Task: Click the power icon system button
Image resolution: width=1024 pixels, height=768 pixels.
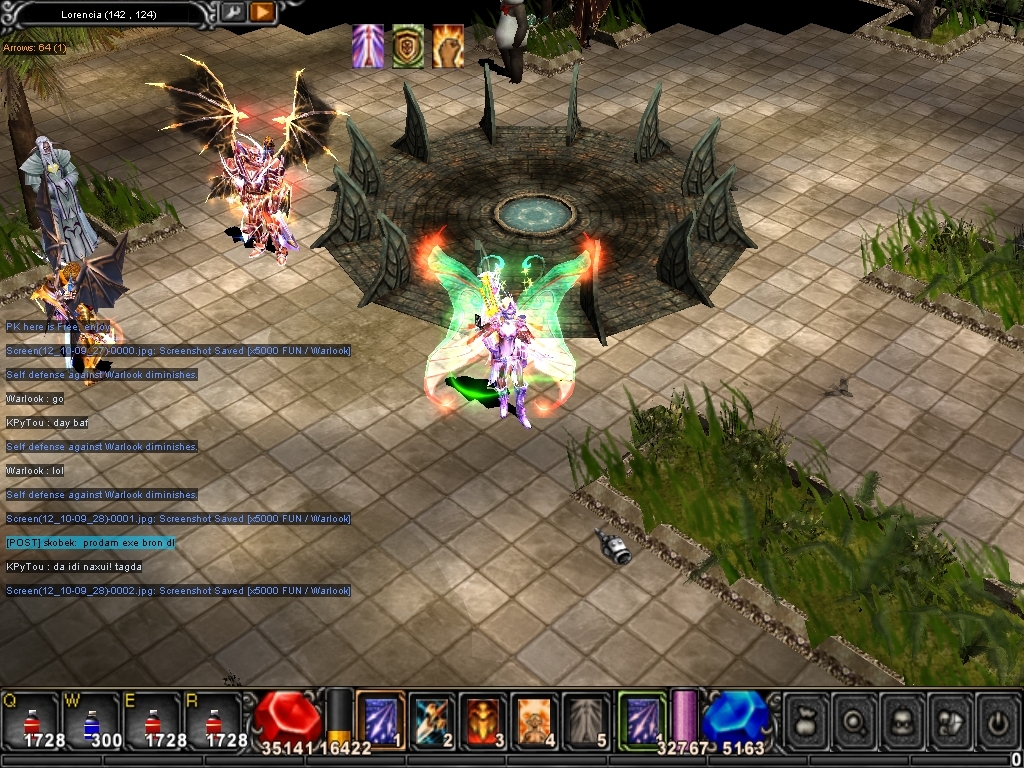Action: click(997, 719)
